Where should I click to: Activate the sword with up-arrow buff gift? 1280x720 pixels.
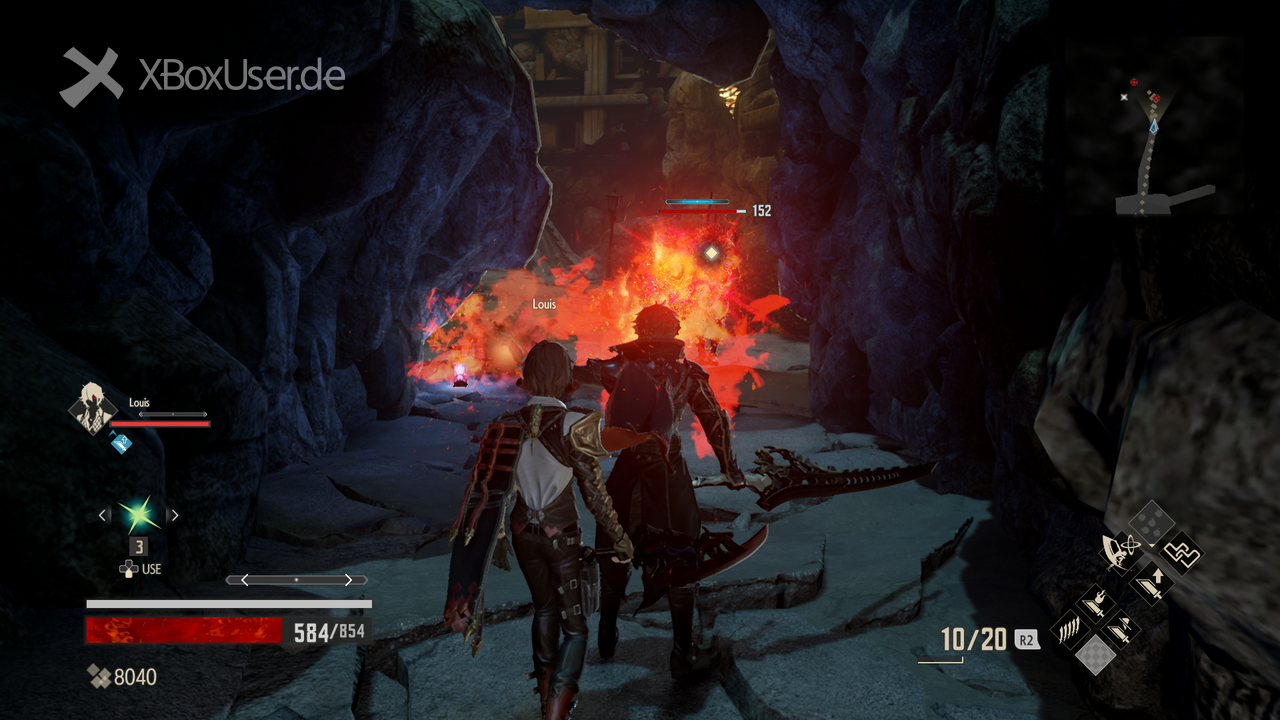(x=1151, y=582)
